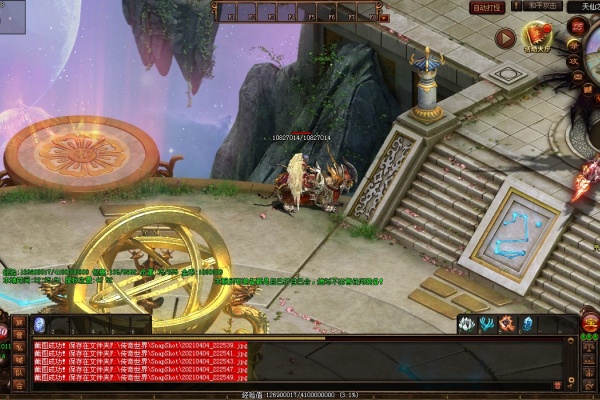
Task: Open the red 宝 treasure orb
Action: coord(590,322)
